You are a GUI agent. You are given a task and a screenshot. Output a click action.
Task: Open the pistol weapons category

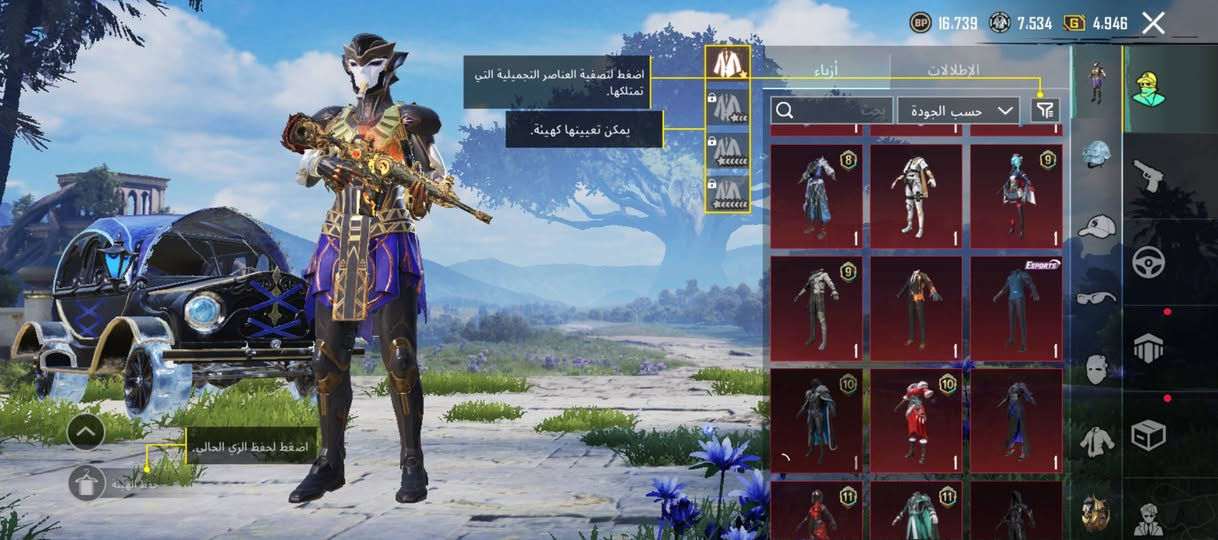[x=1148, y=176]
